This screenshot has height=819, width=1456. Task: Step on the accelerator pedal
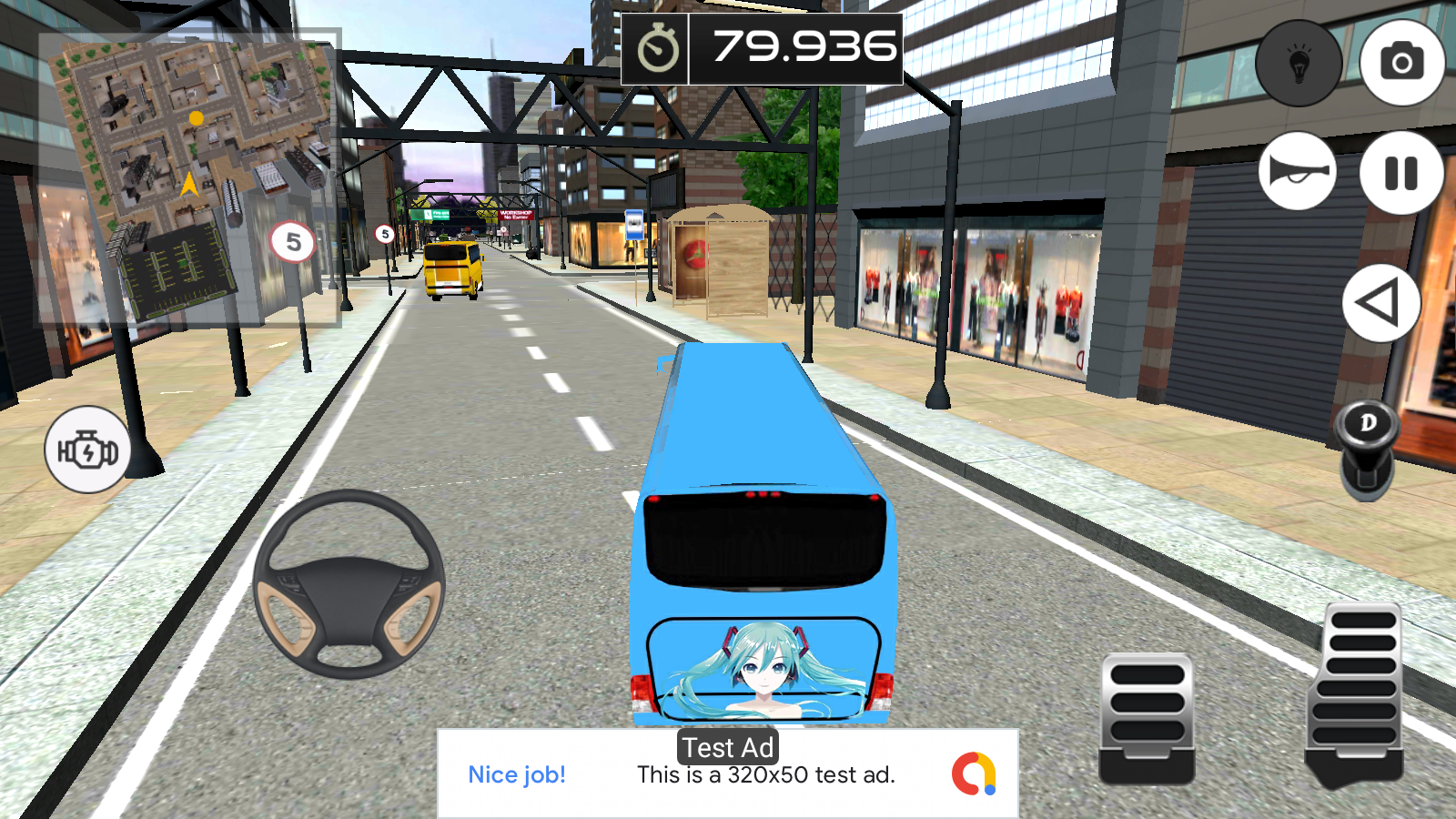(1356, 693)
